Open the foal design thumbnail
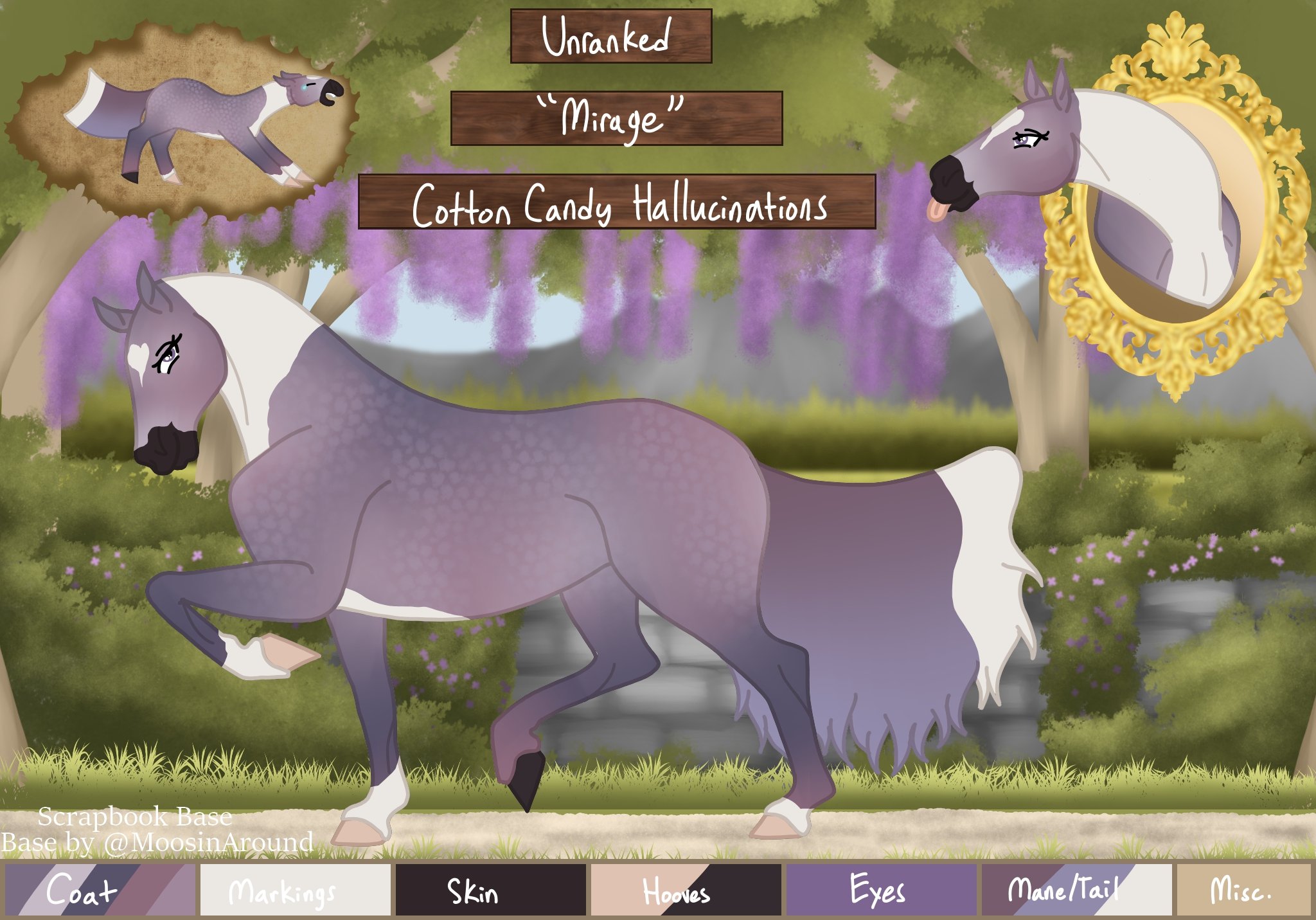The height and width of the screenshot is (920, 1316). (x=183, y=120)
